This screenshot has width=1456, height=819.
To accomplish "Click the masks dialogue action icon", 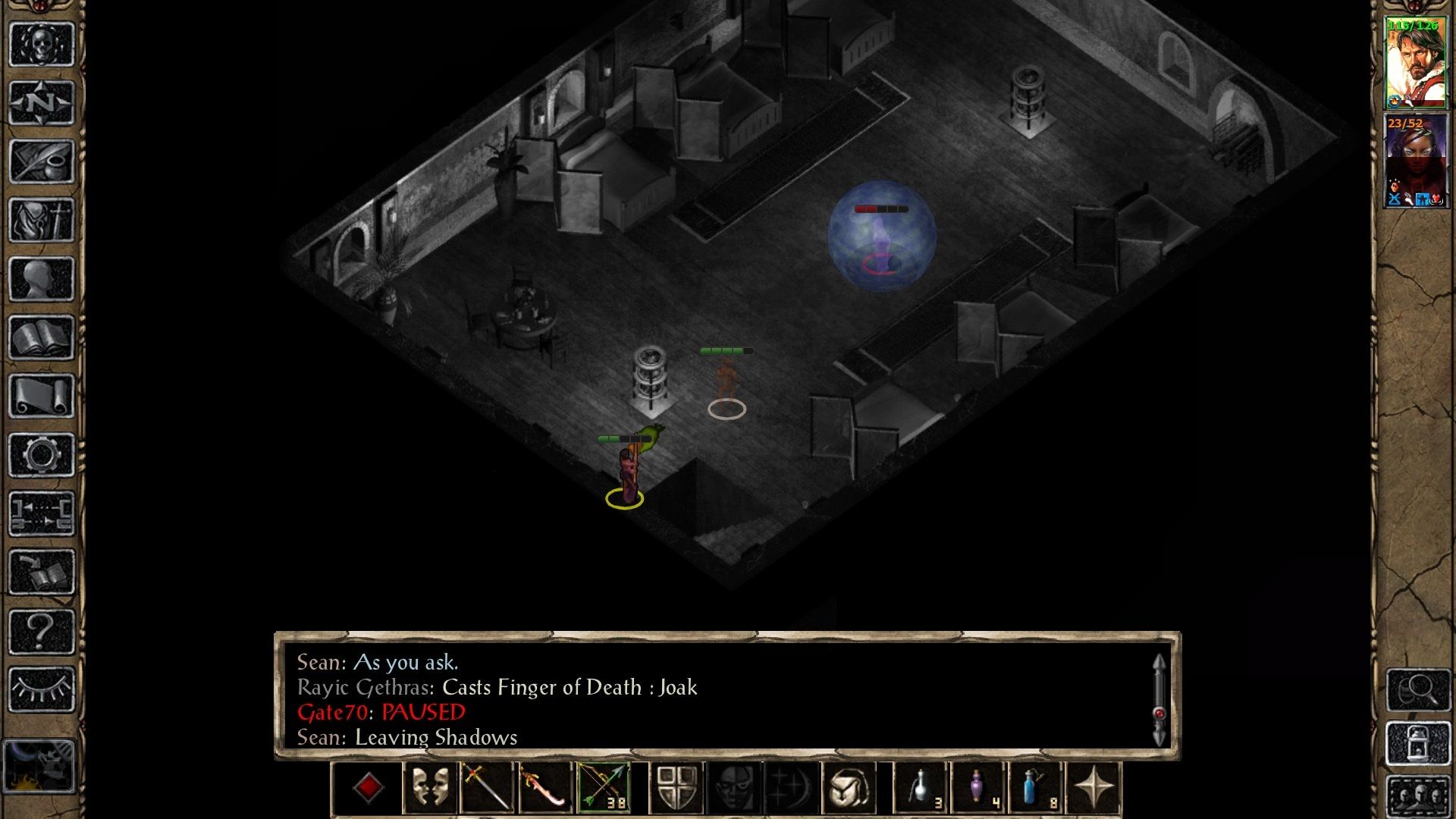I will pyautogui.click(x=432, y=786).
